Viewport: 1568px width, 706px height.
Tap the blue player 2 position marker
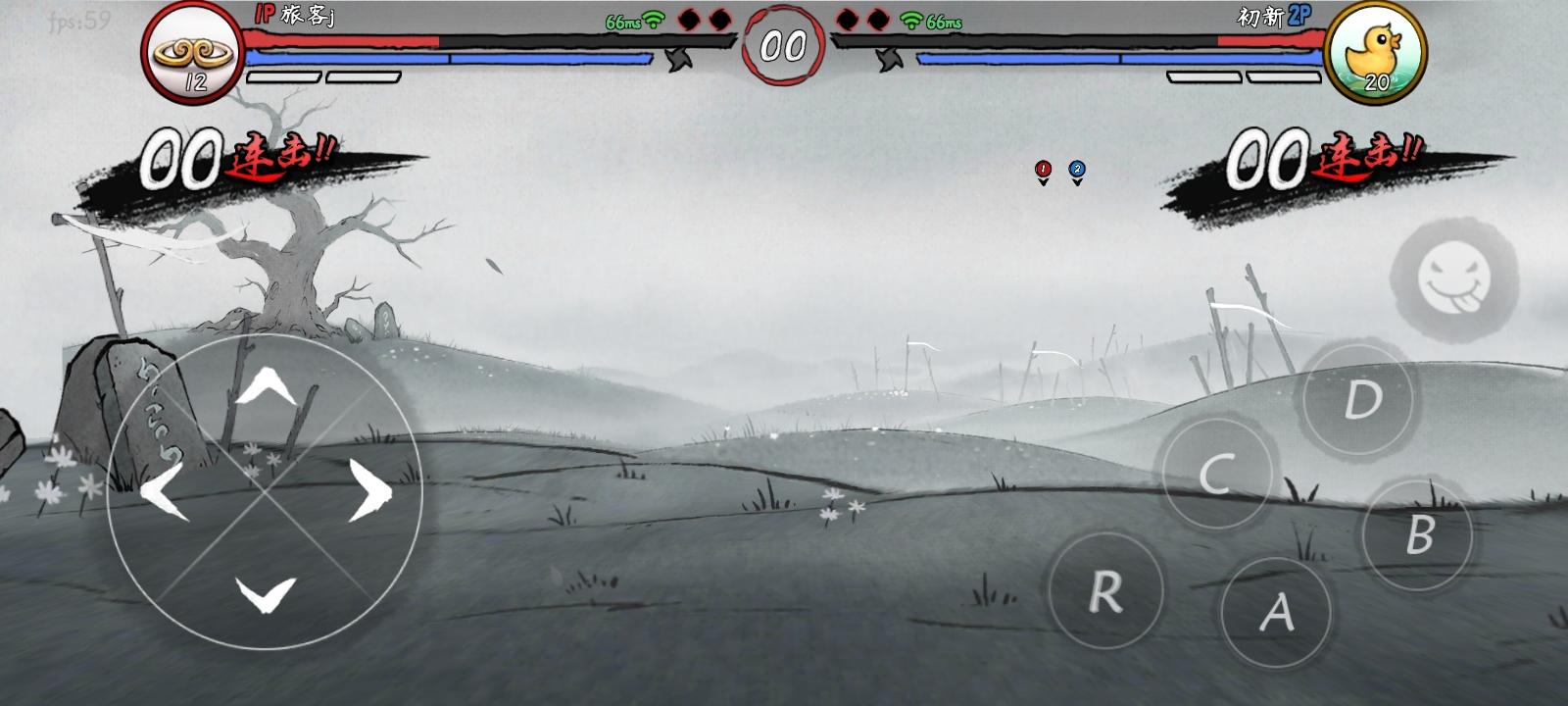click(x=1076, y=169)
